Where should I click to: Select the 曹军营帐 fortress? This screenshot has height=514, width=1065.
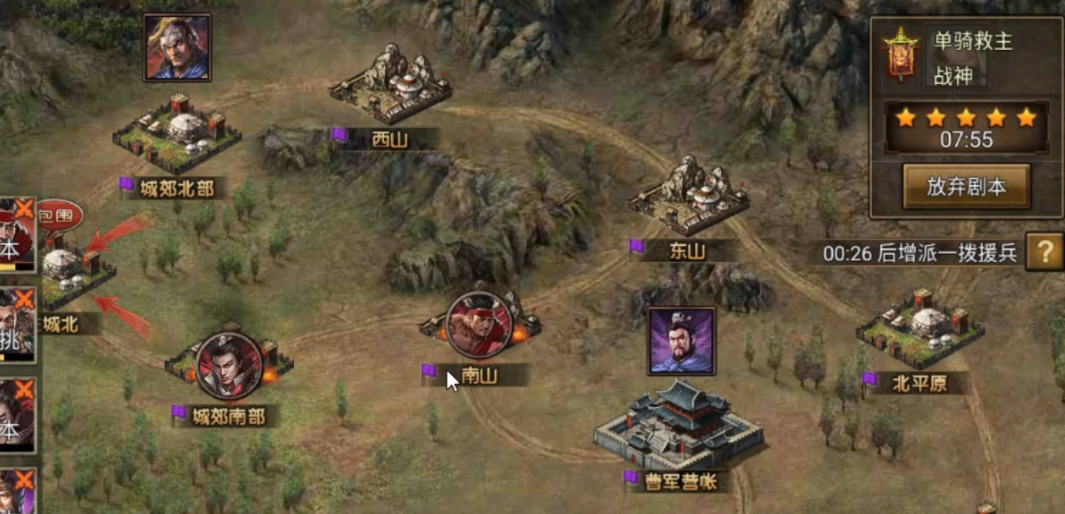[x=679, y=424]
